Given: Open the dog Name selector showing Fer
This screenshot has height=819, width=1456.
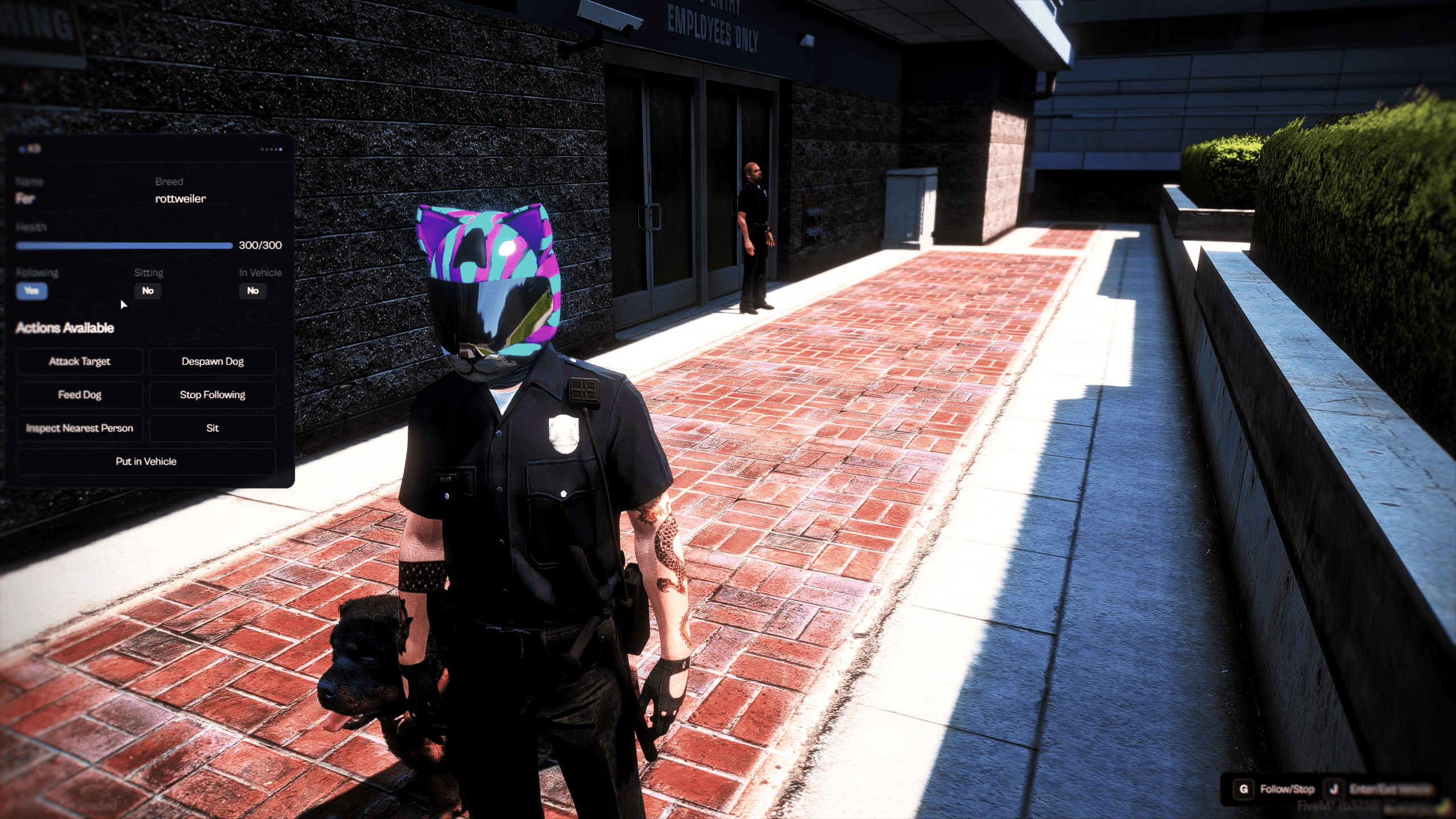Looking at the screenshot, I should (x=25, y=199).
